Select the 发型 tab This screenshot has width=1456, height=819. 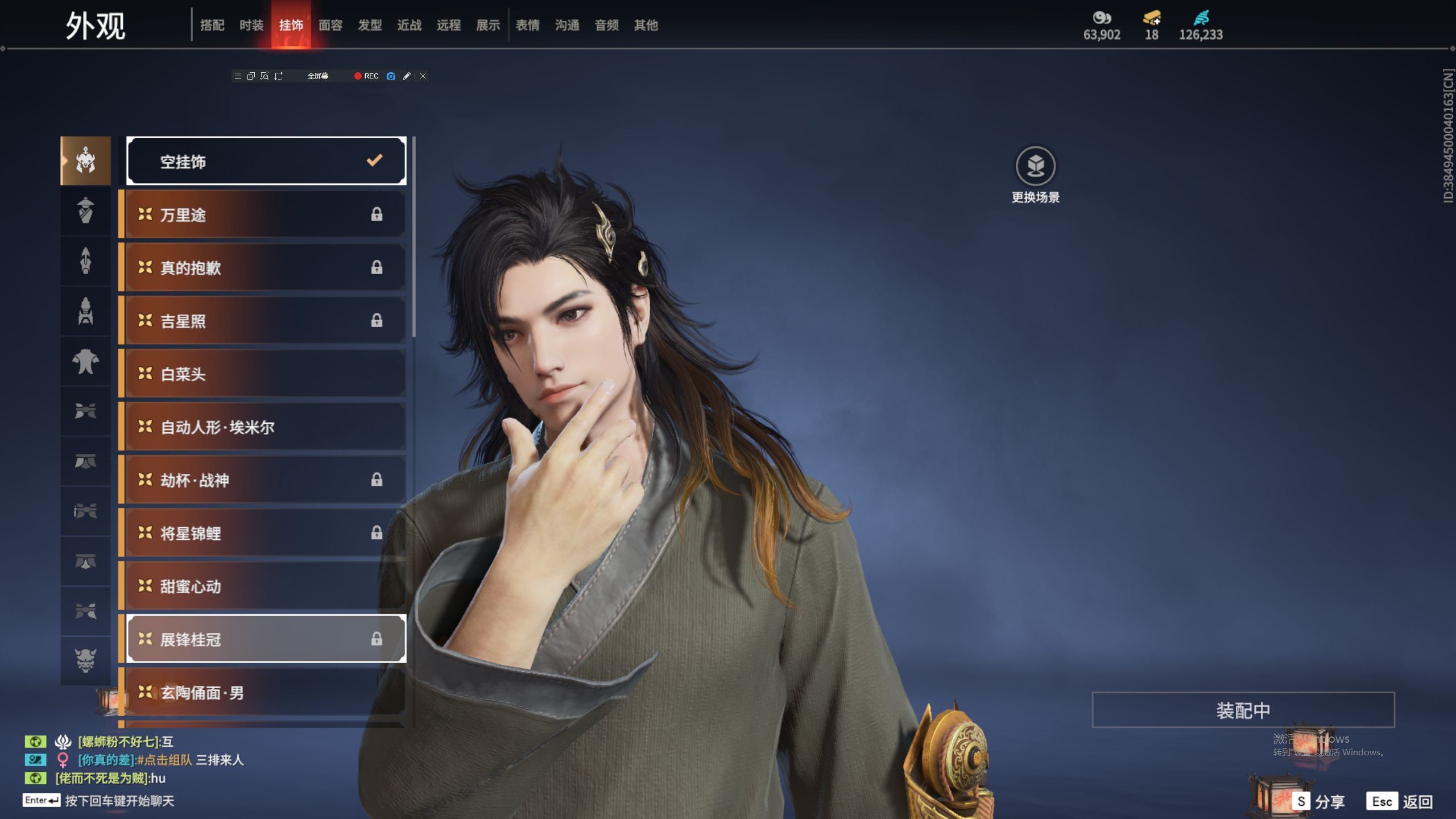(x=370, y=25)
